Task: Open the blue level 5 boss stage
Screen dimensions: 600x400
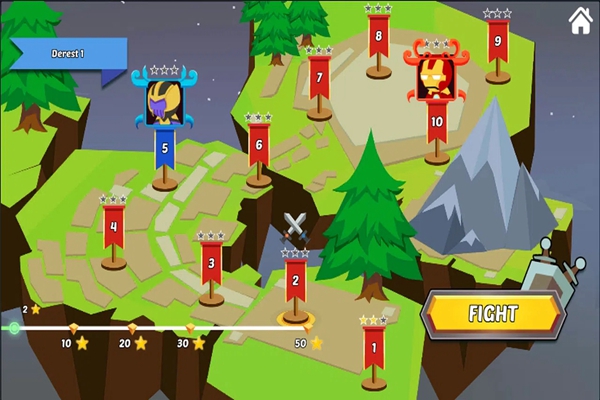Action: click(x=164, y=148)
